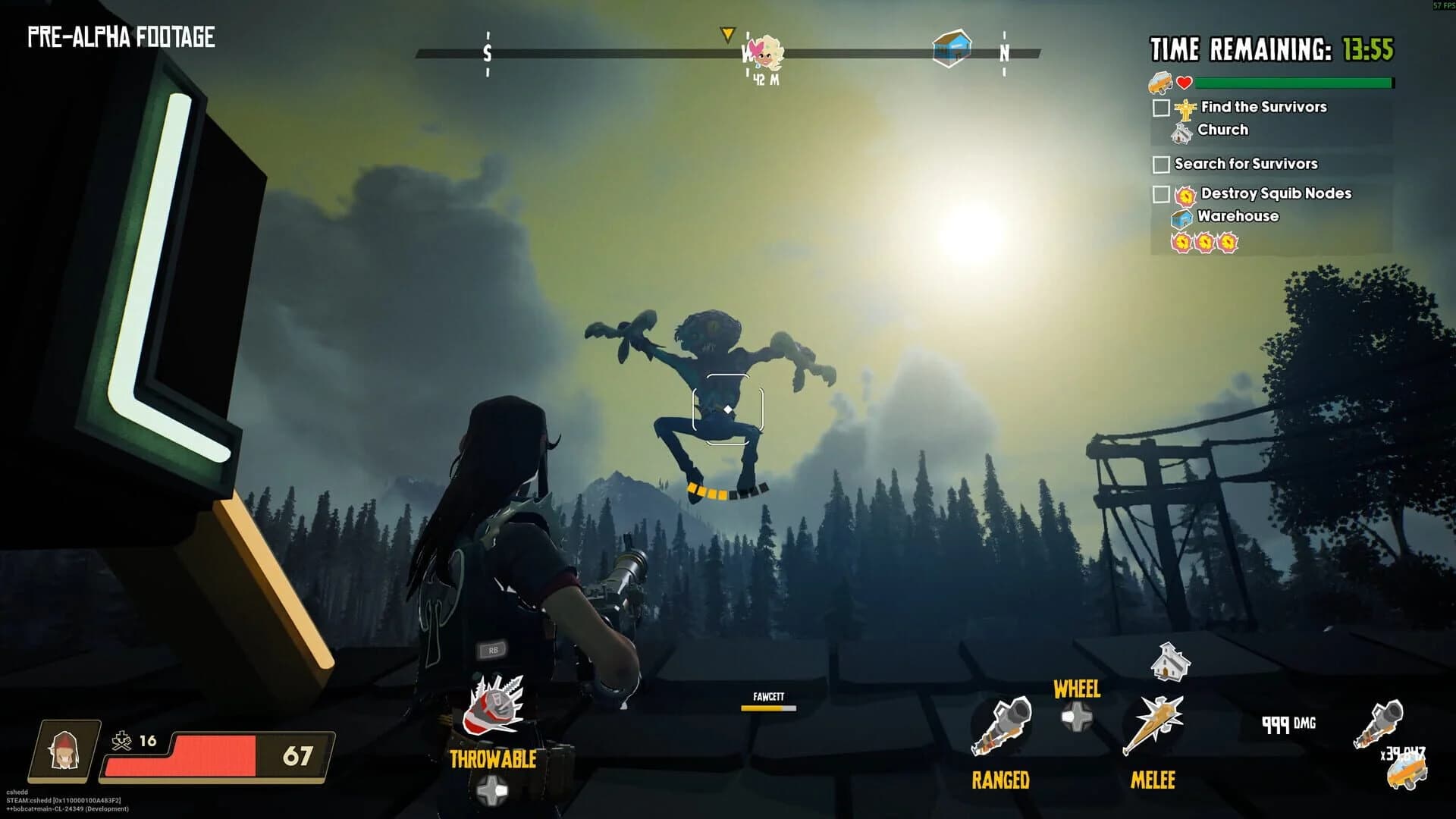
Task: Check the Search for Survivors checkbox
Action: pyautogui.click(x=1159, y=163)
